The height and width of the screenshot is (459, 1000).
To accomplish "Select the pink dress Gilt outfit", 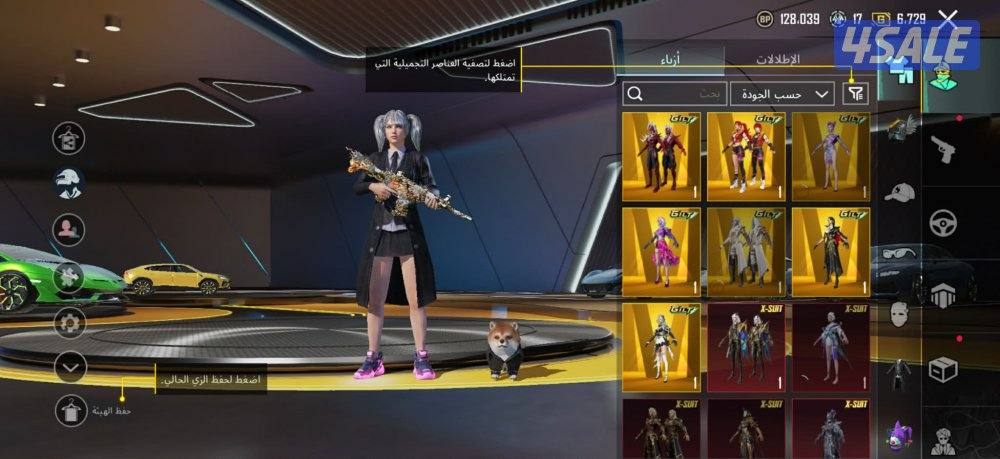I will click(x=661, y=251).
